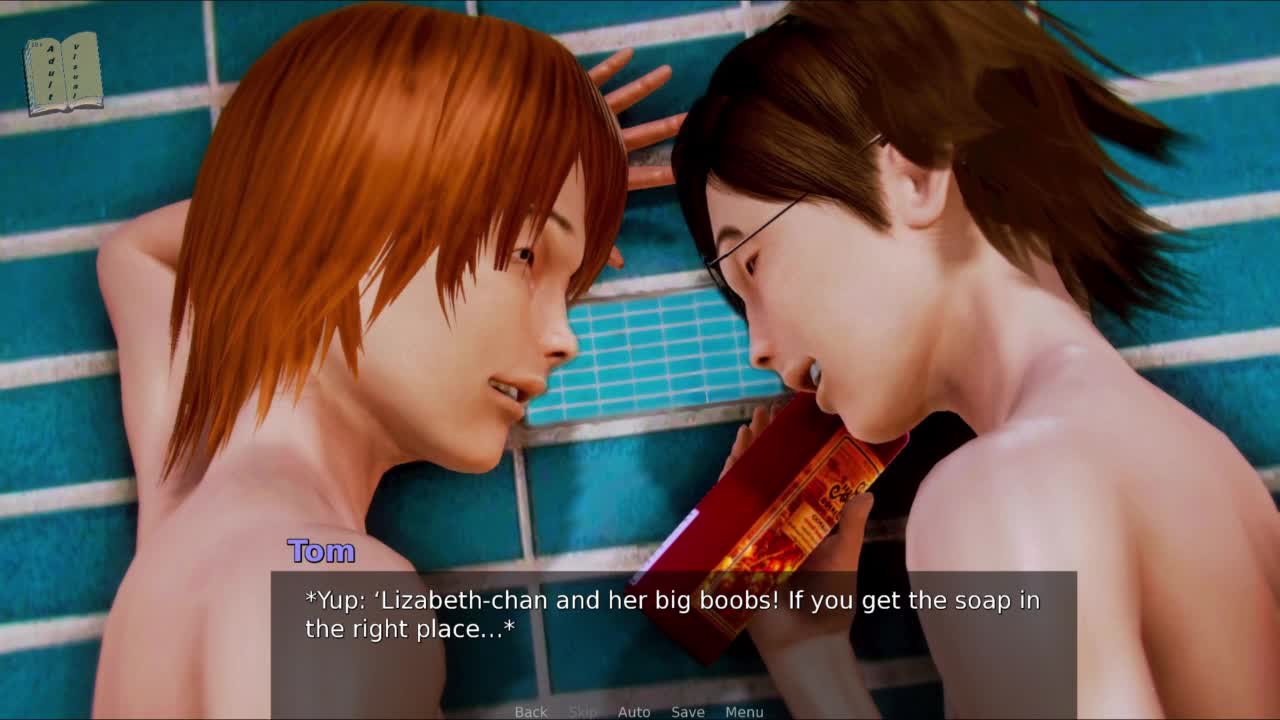Image resolution: width=1280 pixels, height=720 pixels.
Task: Enable Auto dialogue advance
Action: point(634,712)
